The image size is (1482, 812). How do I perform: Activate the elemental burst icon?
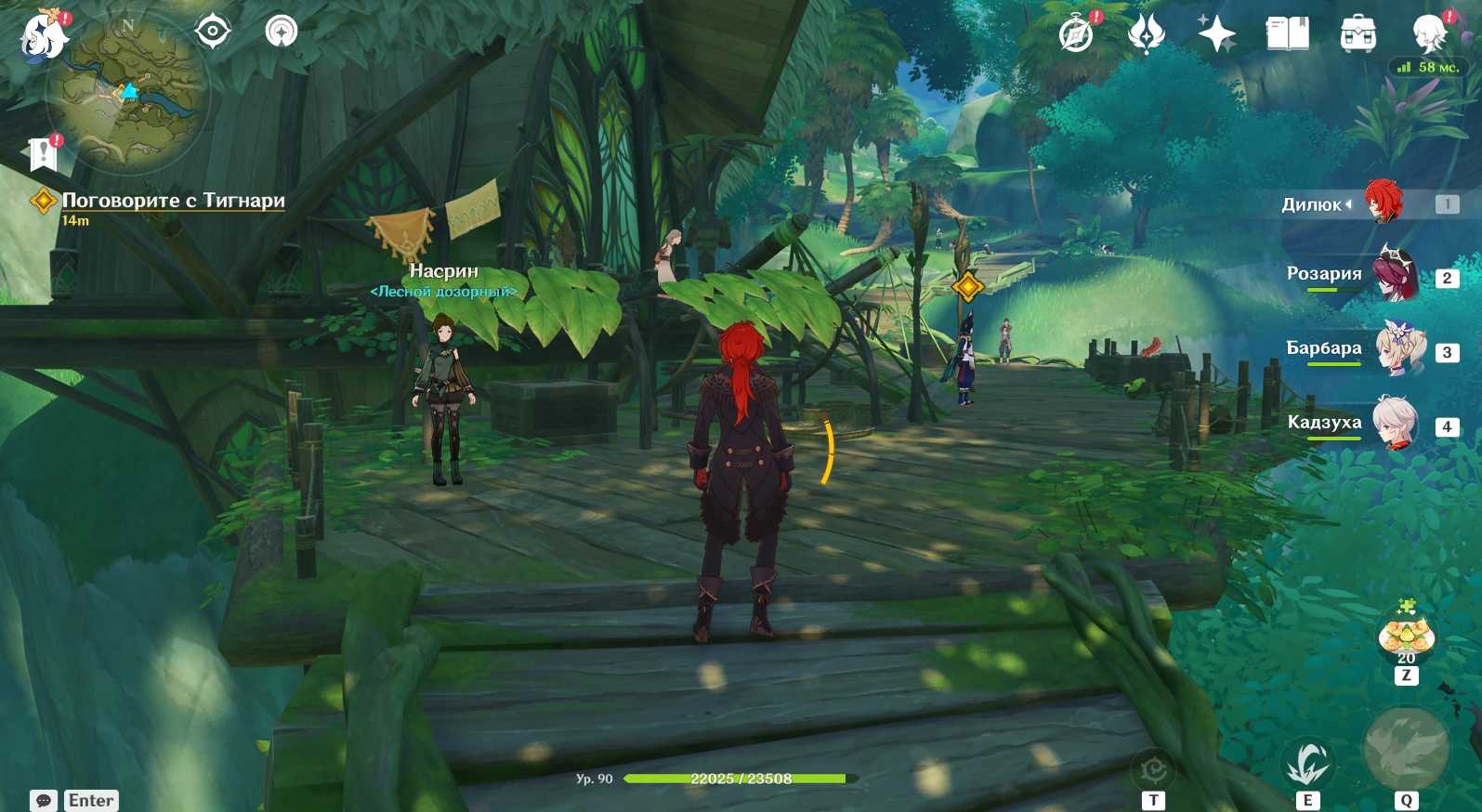point(1406,751)
